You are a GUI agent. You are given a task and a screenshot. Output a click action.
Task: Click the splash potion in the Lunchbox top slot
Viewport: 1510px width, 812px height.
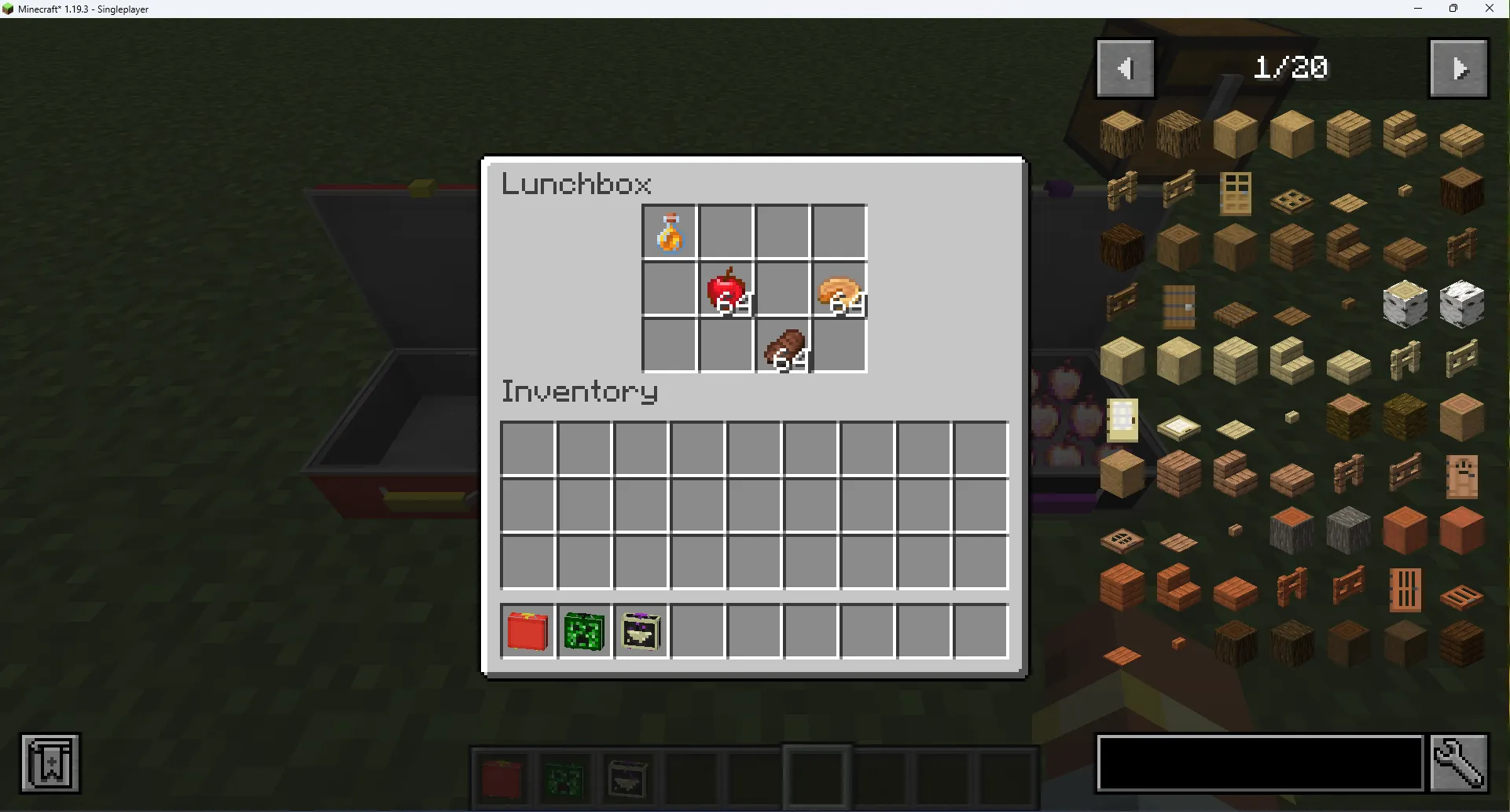pos(670,231)
